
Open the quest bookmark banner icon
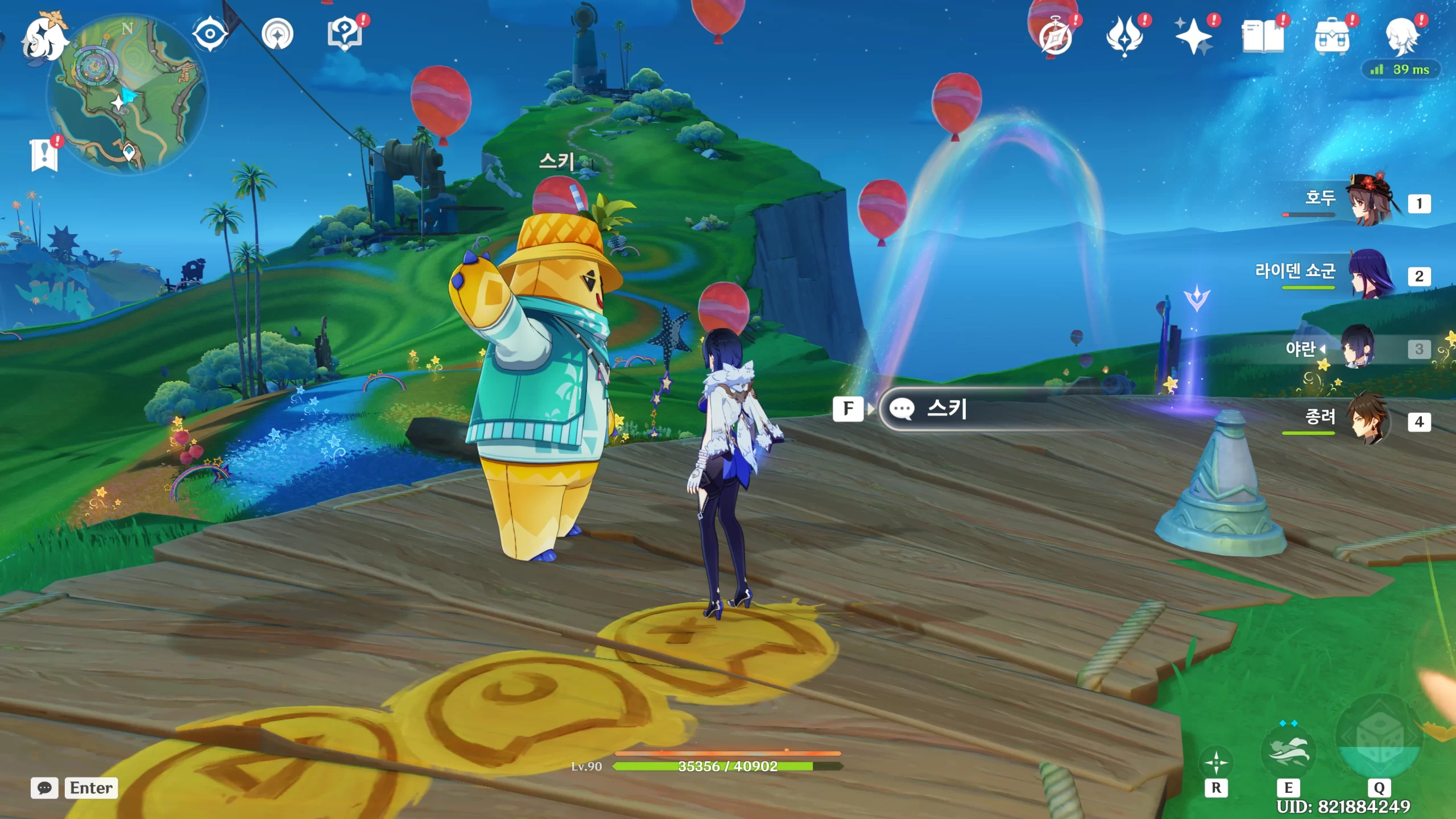pos(44,155)
